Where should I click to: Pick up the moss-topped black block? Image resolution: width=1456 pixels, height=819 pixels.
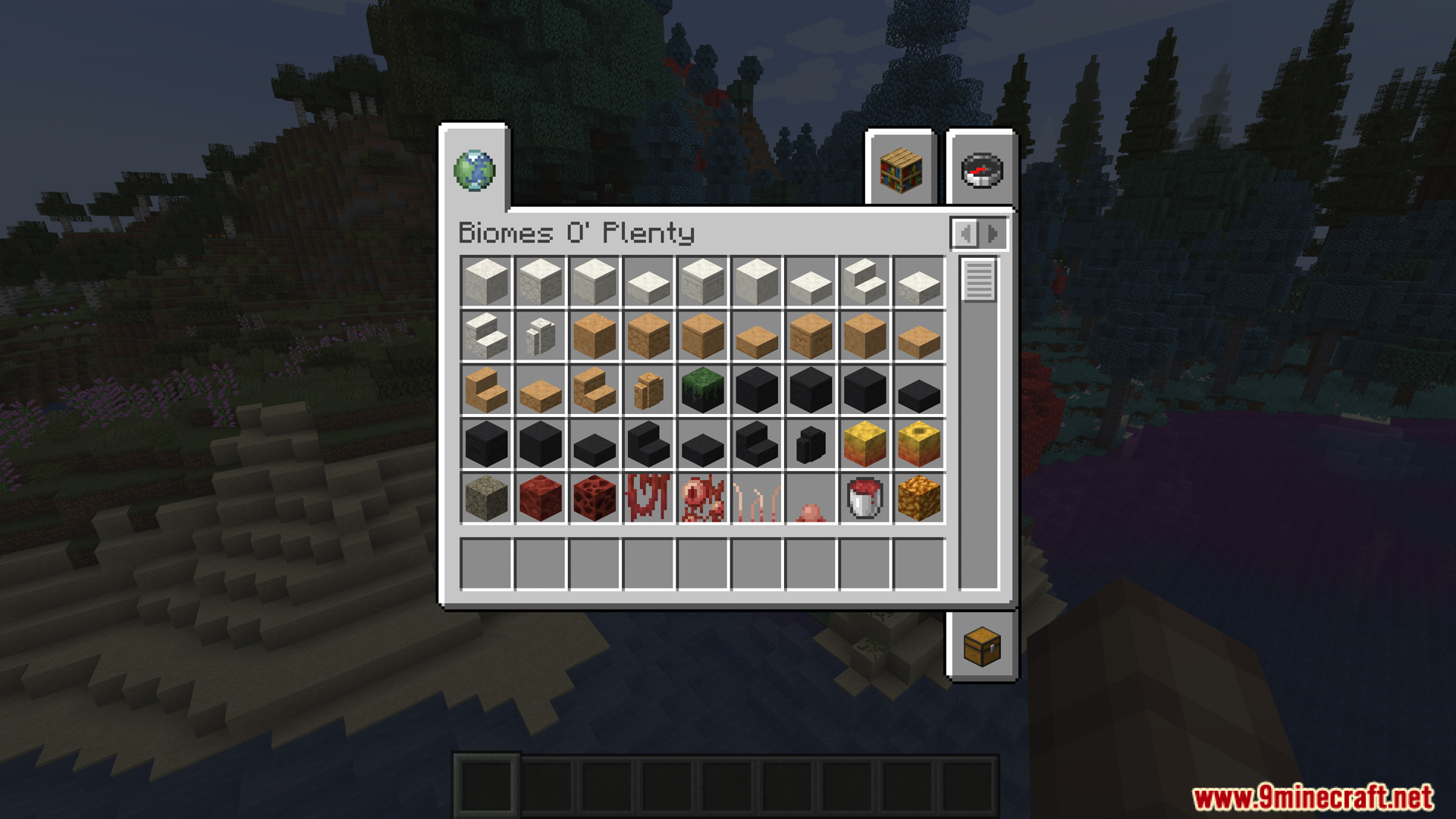(x=703, y=390)
